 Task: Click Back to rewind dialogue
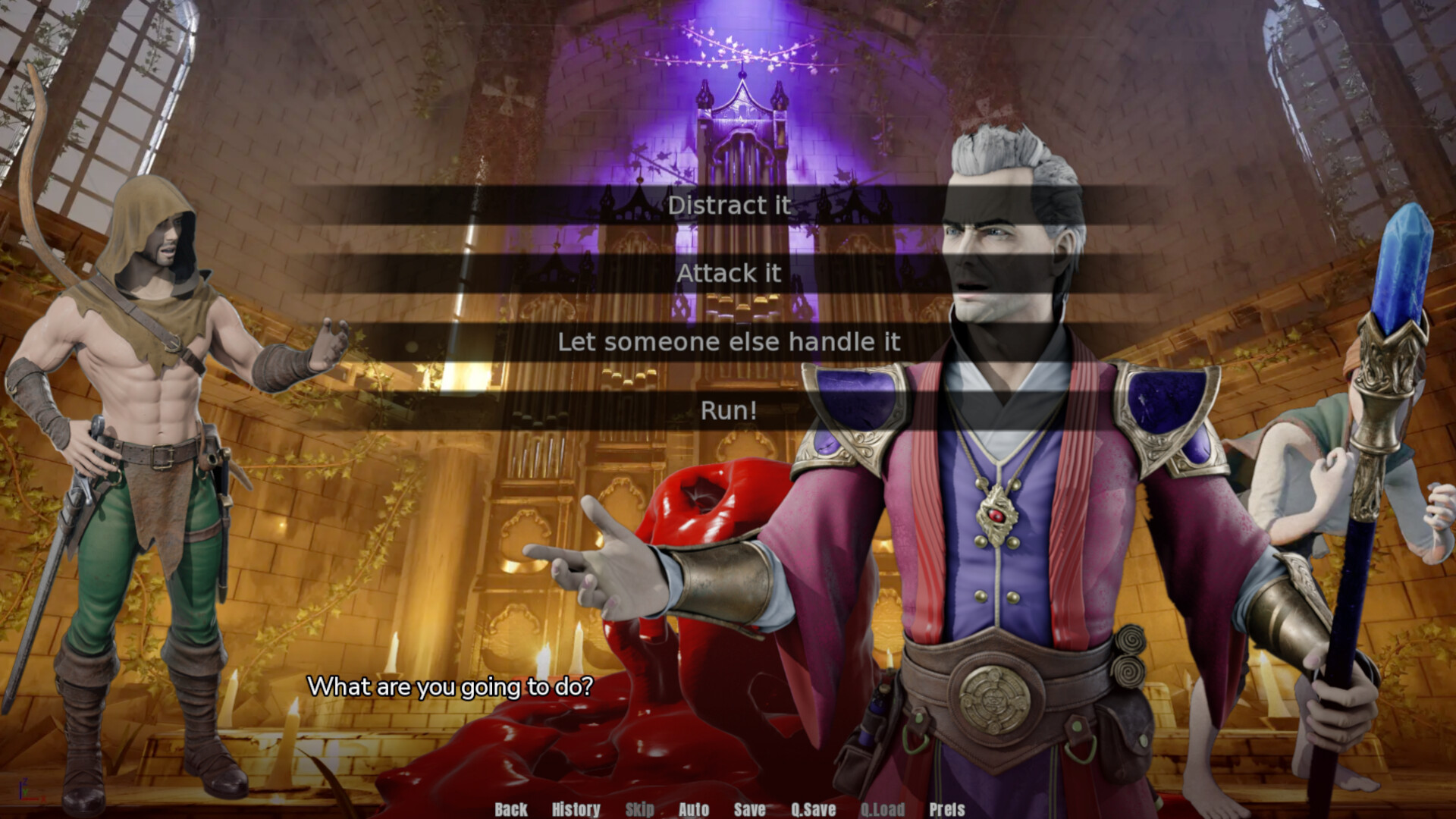[510, 810]
